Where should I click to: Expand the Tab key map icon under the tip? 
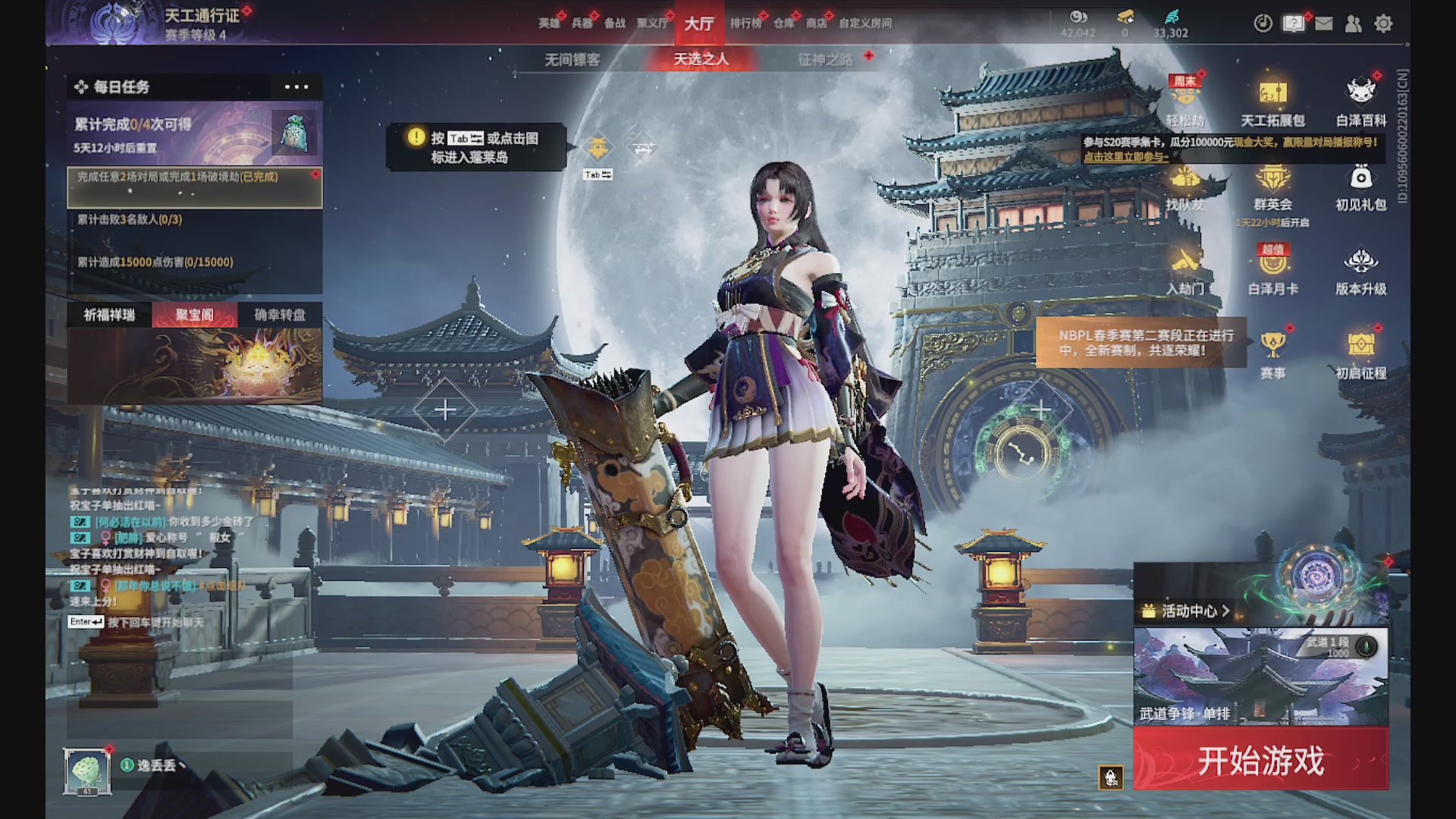point(597,174)
